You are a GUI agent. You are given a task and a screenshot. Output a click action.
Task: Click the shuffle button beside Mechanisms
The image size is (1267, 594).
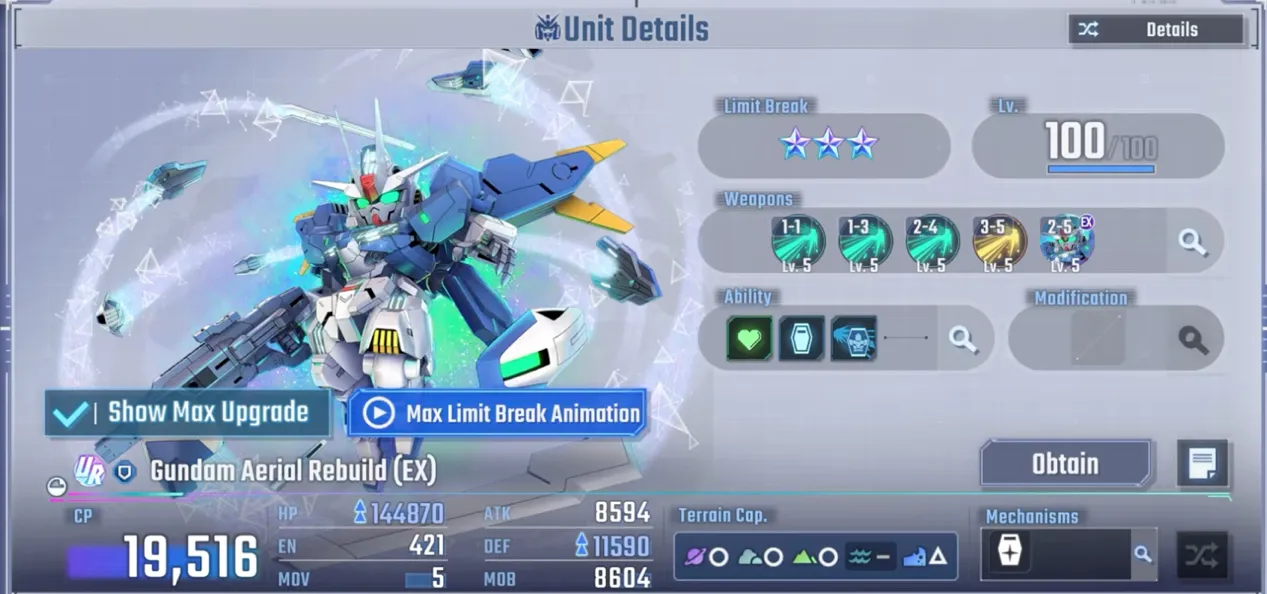click(x=1201, y=555)
